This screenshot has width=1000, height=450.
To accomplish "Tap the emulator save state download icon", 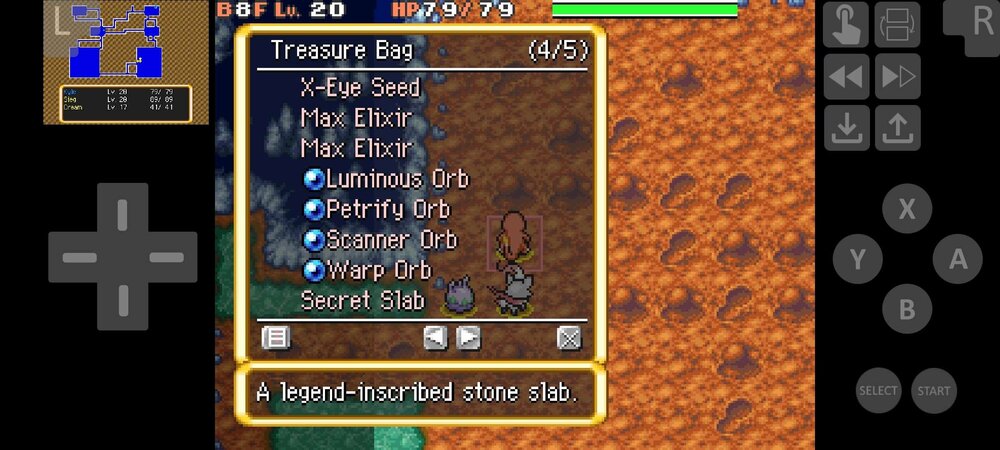I will pos(846,128).
